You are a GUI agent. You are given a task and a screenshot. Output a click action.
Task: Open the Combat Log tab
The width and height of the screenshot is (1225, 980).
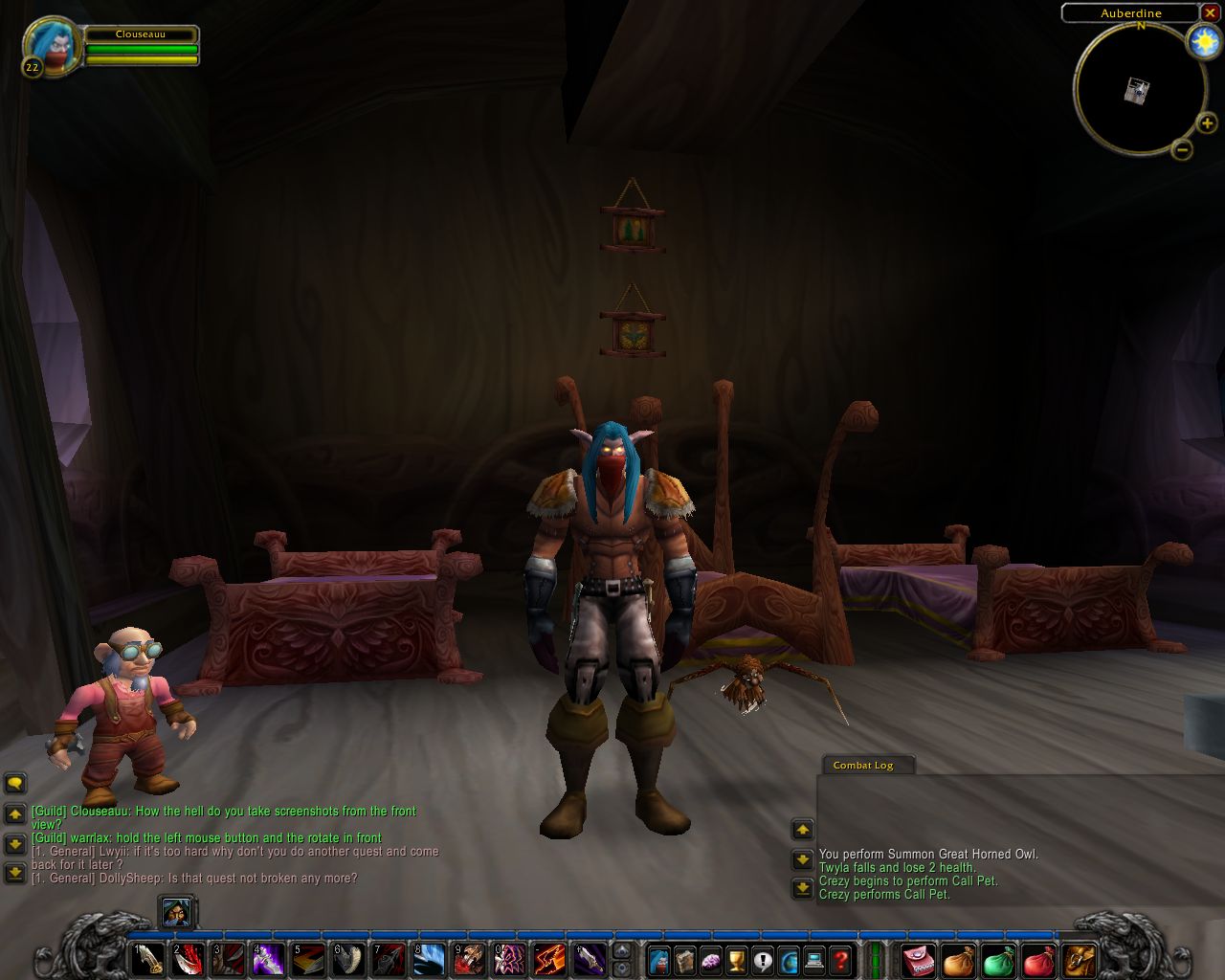pos(863,765)
